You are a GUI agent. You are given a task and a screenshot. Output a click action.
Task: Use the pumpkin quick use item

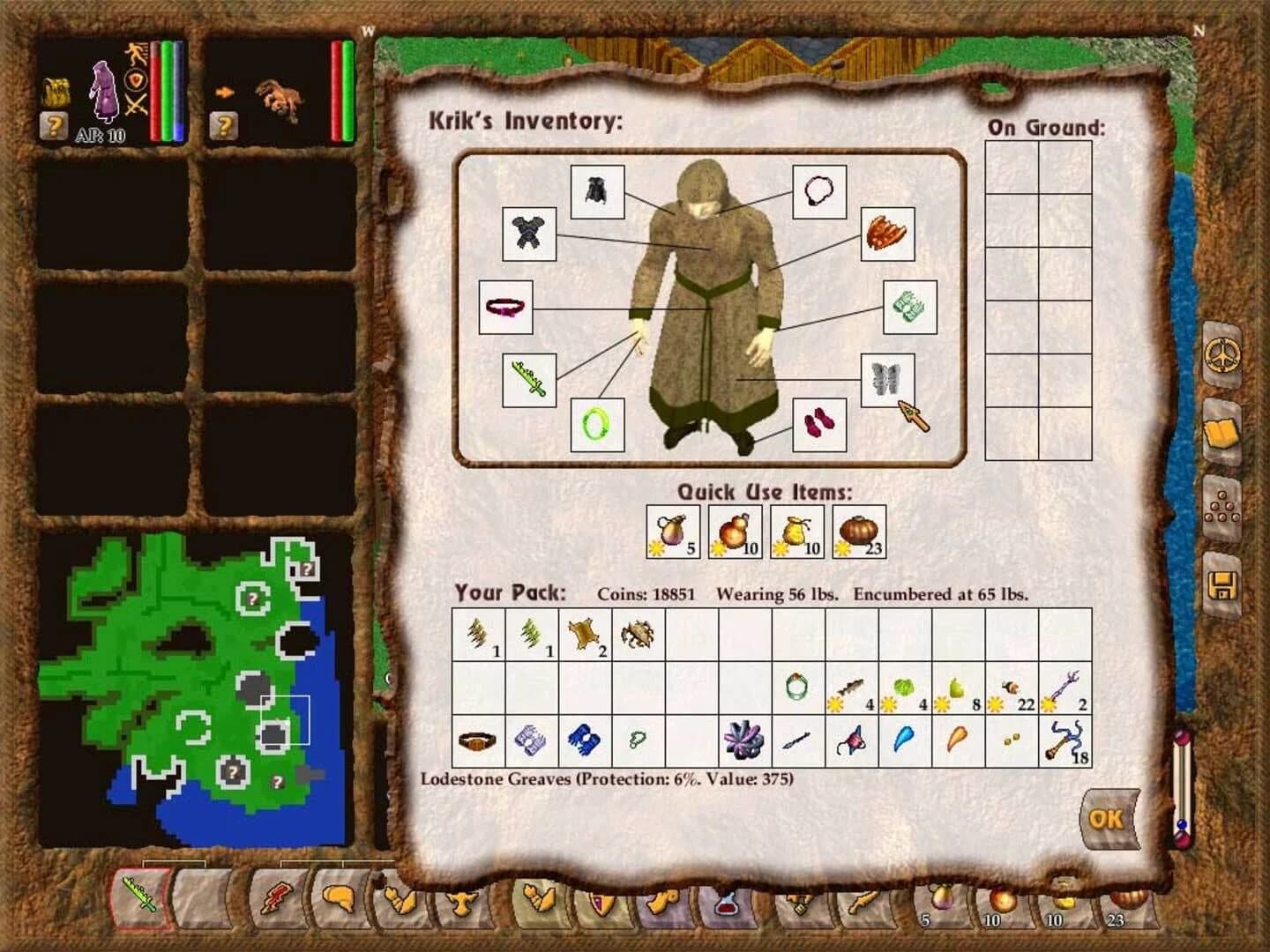pyautogui.click(x=858, y=531)
